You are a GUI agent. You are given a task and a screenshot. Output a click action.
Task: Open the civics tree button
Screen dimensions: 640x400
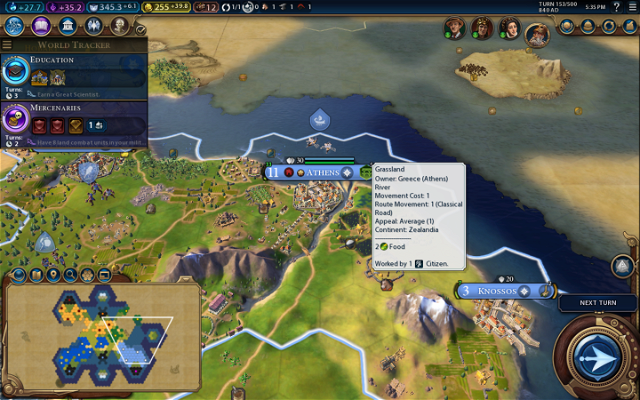pyautogui.click(x=41, y=25)
